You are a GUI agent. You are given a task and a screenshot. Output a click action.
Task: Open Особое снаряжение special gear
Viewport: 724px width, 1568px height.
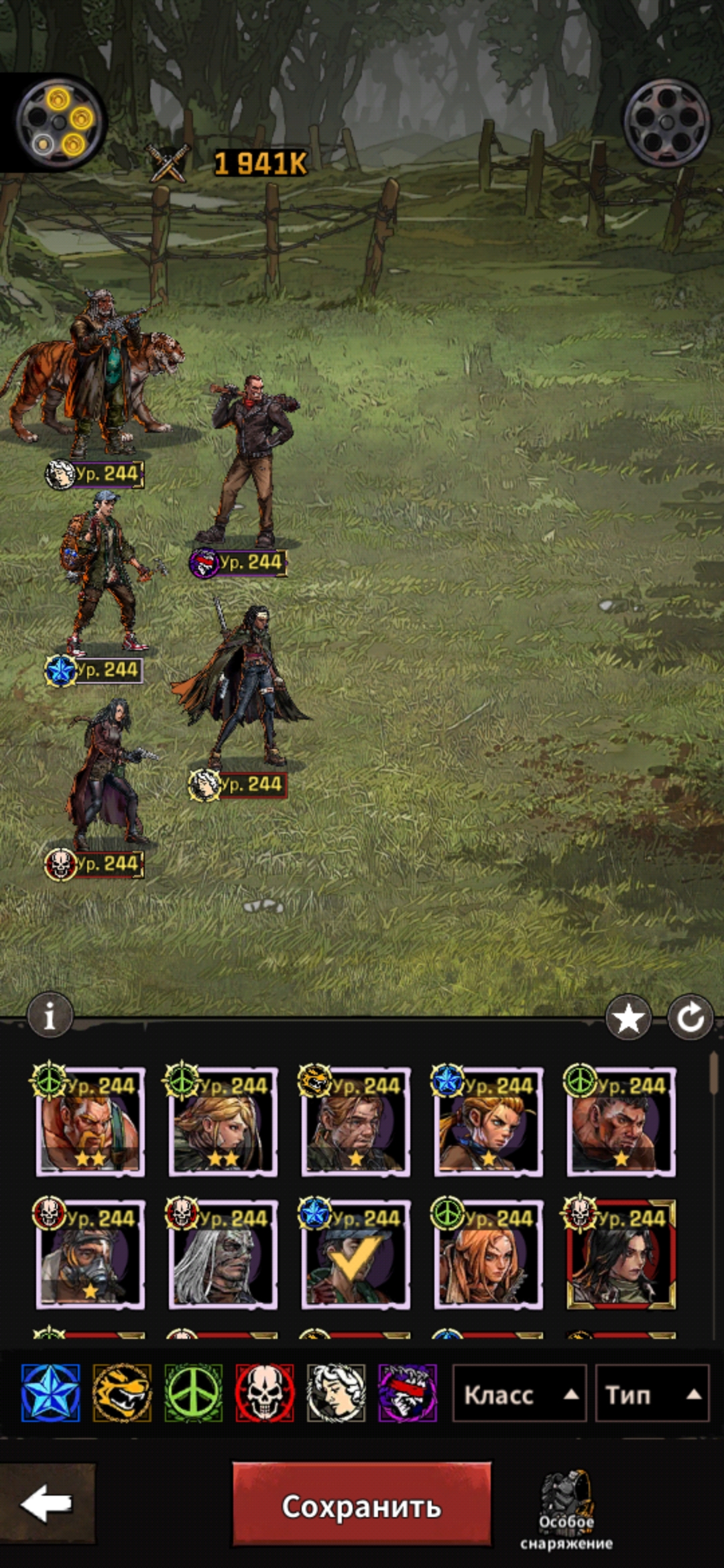(566, 1510)
